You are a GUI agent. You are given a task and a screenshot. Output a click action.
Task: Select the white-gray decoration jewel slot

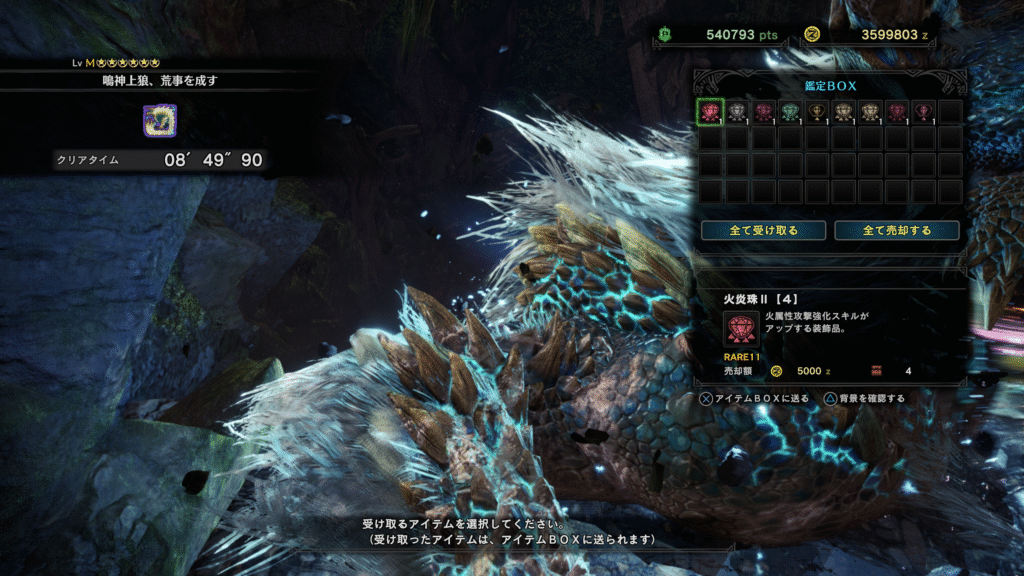(x=737, y=112)
